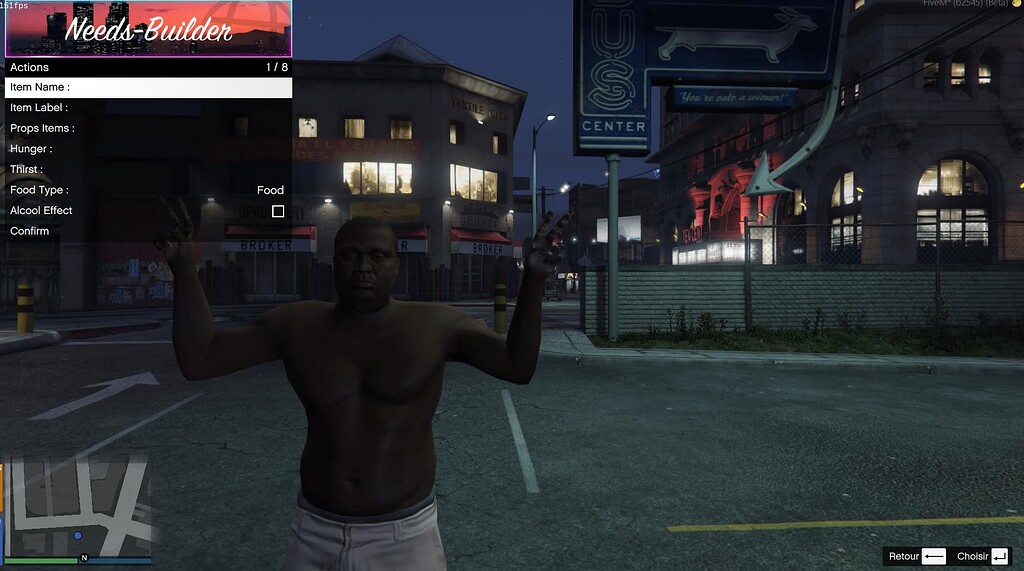Click the minimap in the corner
Image resolution: width=1024 pixels, height=571 pixels.
point(78,507)
